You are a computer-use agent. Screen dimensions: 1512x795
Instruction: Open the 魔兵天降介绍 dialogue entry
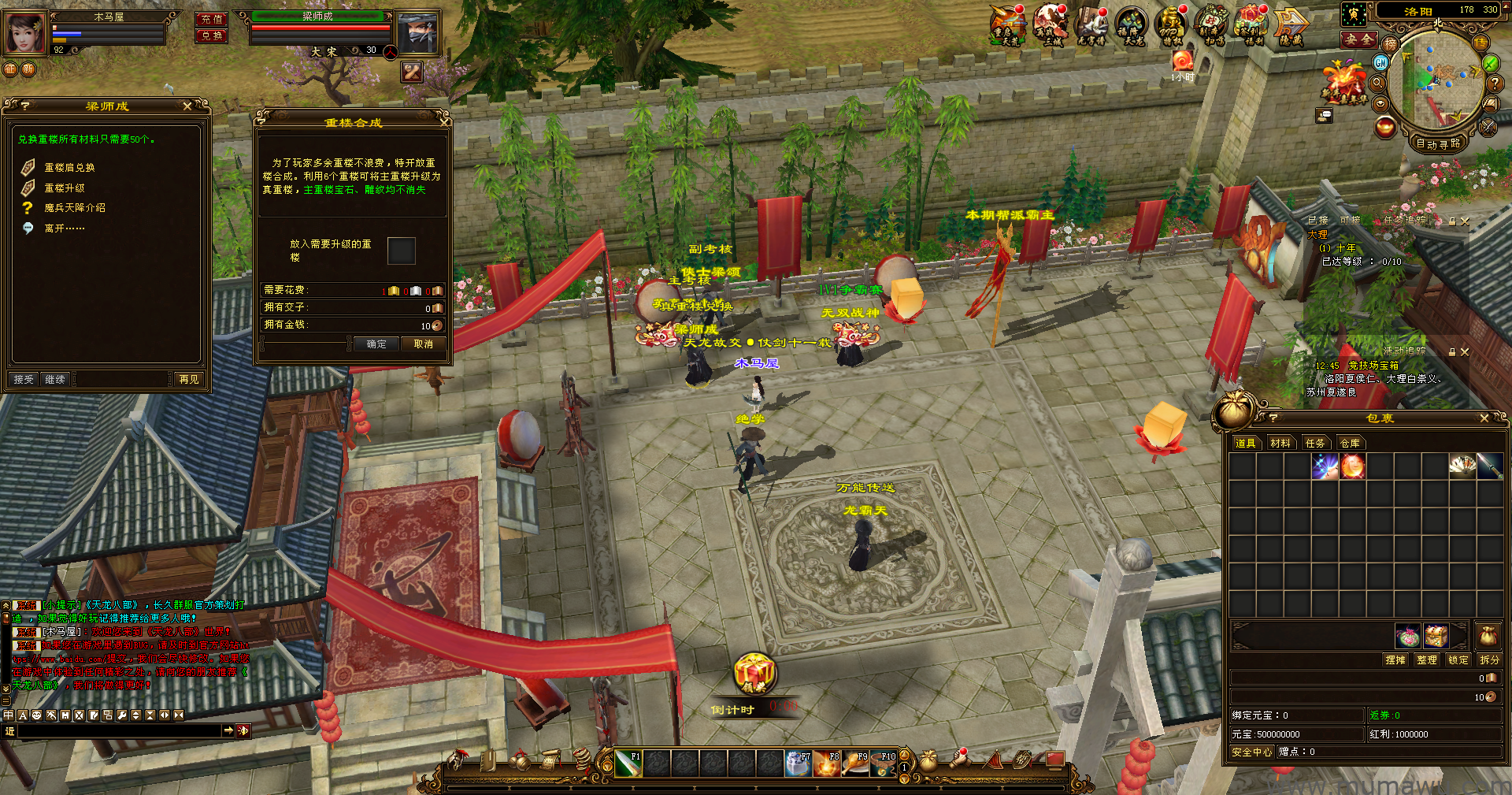click(x=75, y=208)
